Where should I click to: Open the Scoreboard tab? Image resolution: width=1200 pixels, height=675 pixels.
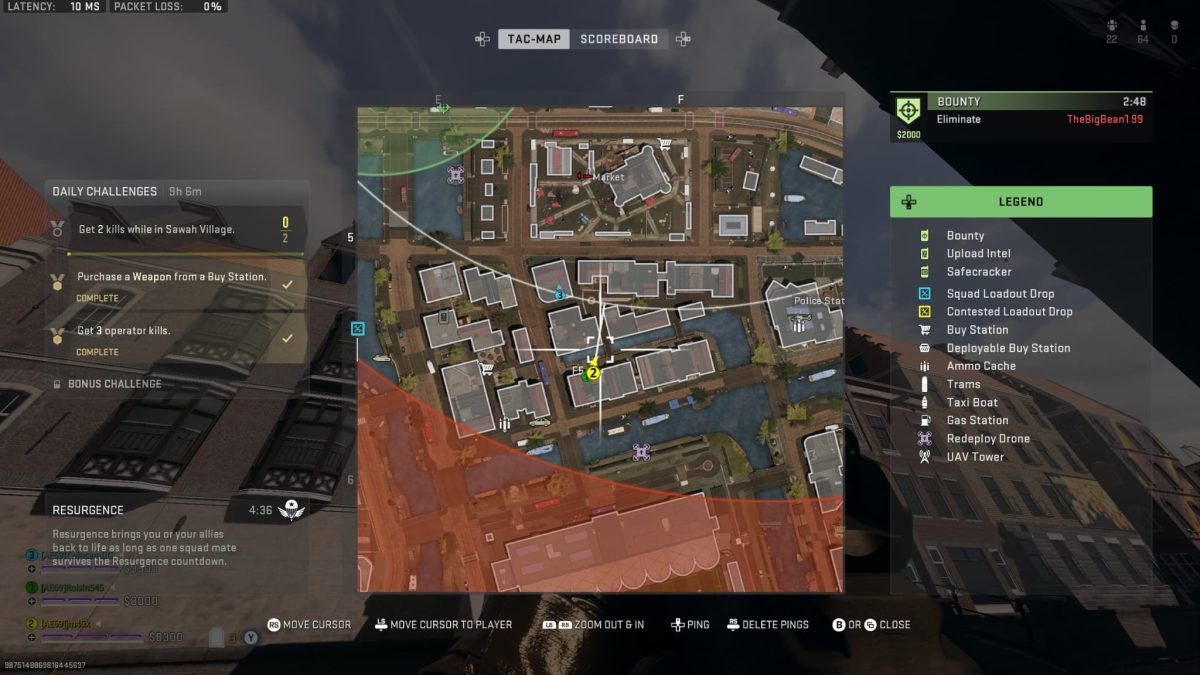(619, 39)
